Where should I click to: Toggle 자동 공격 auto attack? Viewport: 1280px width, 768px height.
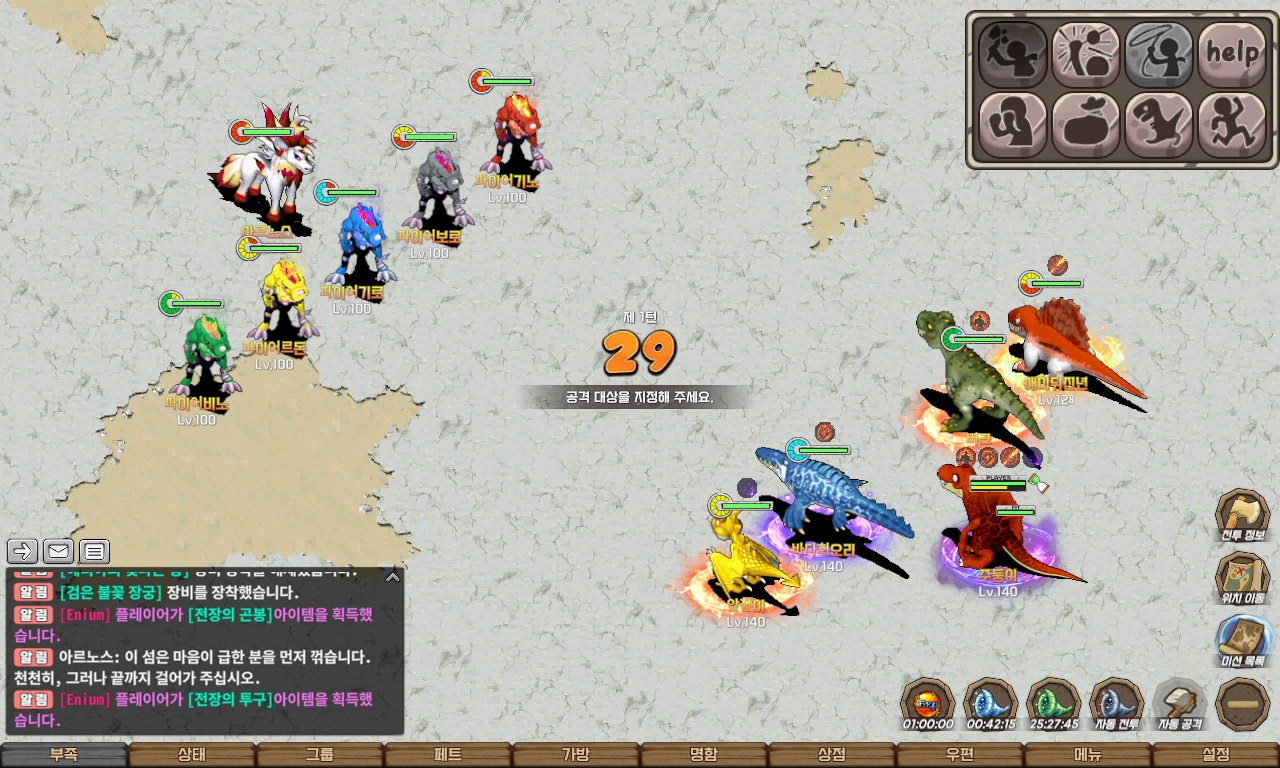[x=1180, y=704]
